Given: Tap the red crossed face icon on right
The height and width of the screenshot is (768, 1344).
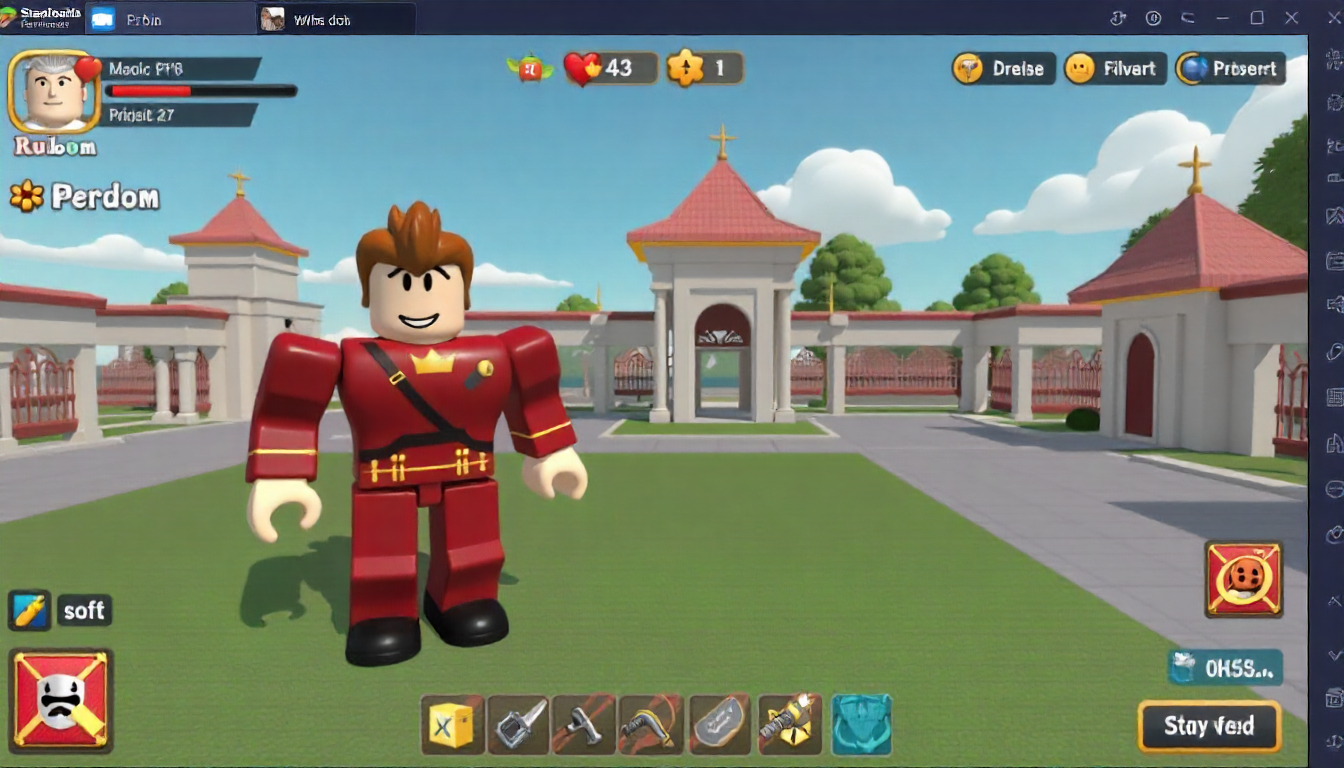Looking at the screenshot, I should (x=1244, y=578).
